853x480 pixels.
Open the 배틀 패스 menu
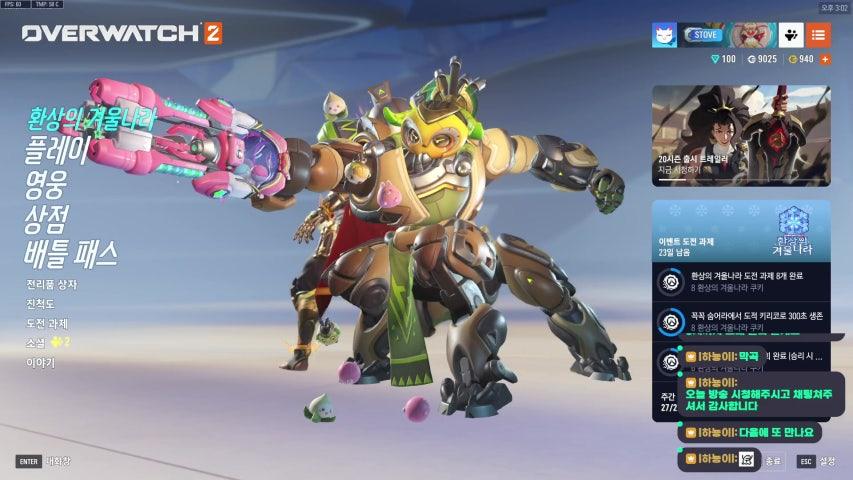[x=71, y=253]
